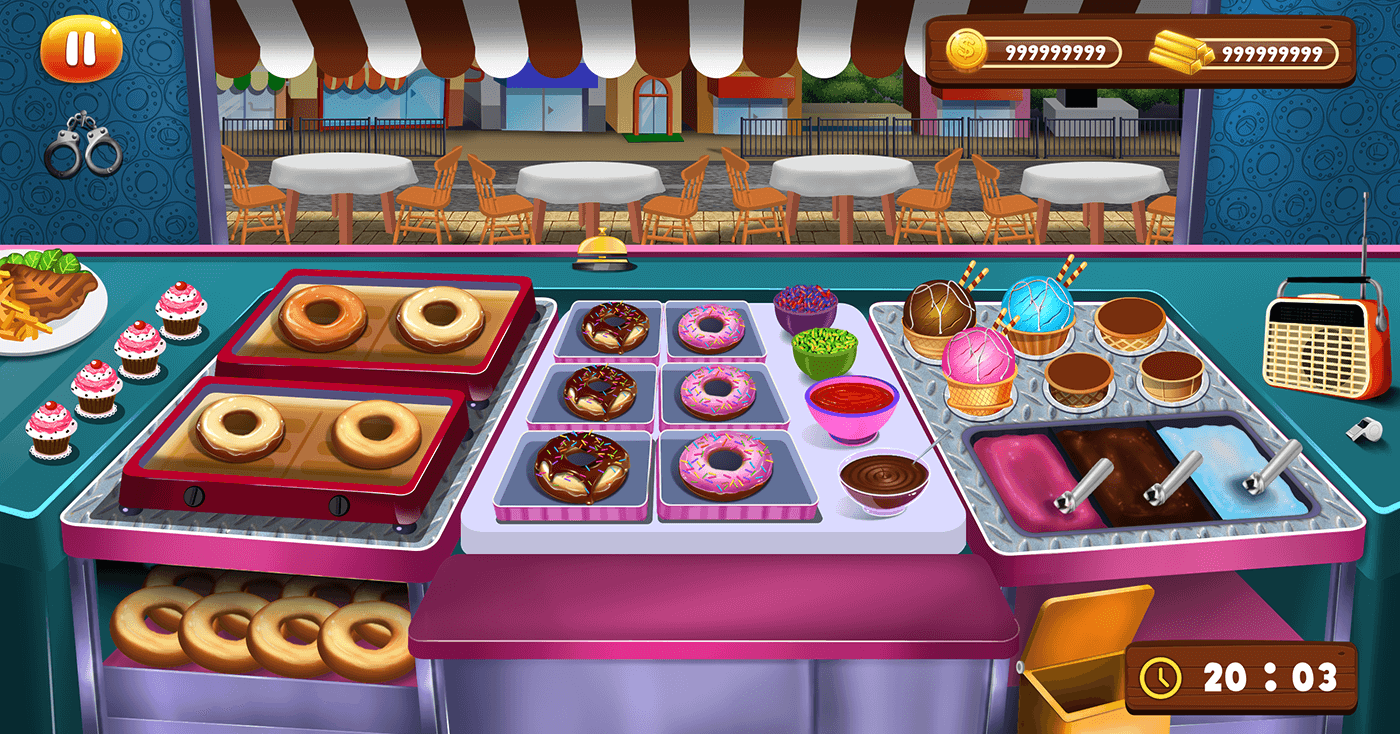The height and width of the screenshot is (734, 1400).
Task: Click the handcuffs icon
Action: click(83, 147)
